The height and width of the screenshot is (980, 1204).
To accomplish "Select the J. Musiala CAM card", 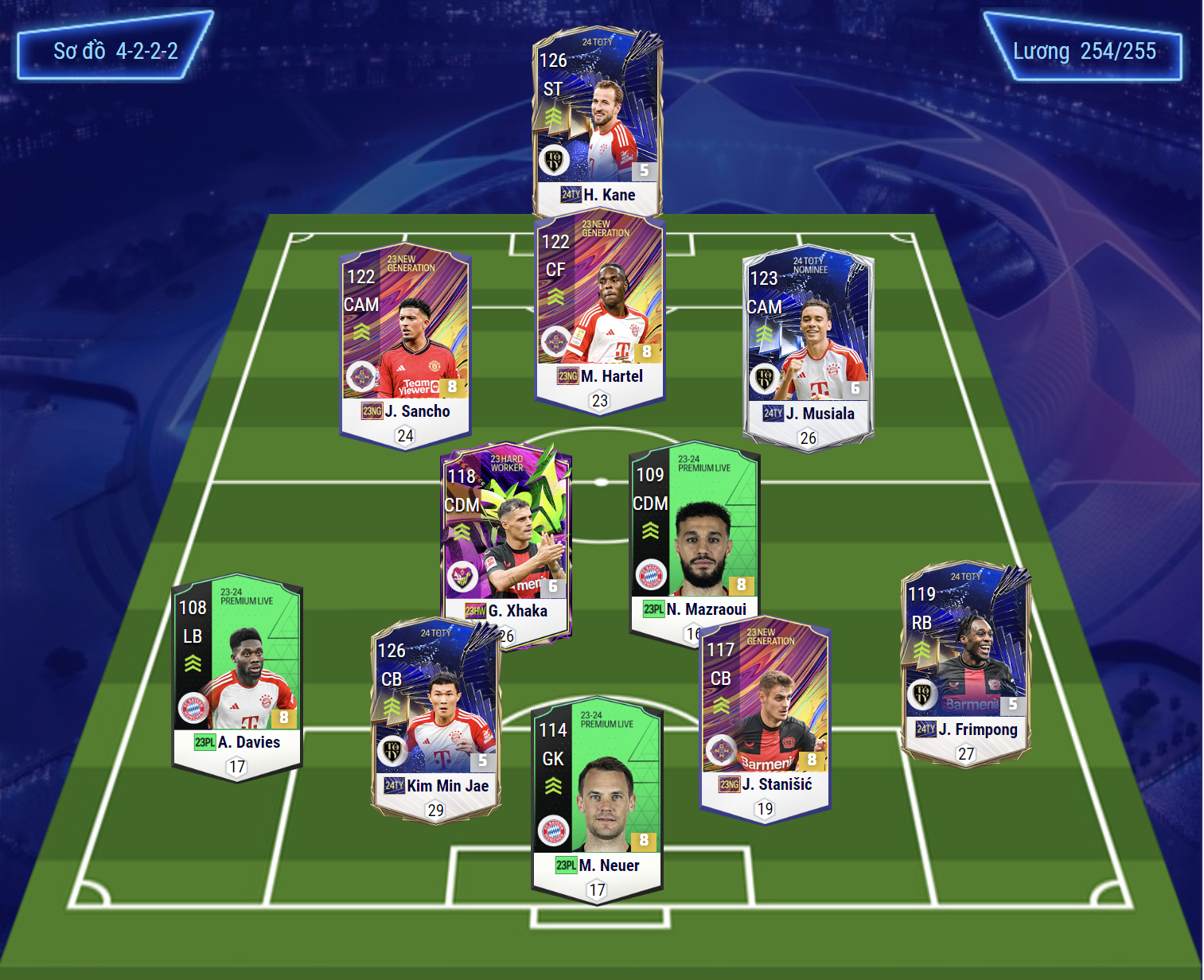I will click(x=808, y=346).
